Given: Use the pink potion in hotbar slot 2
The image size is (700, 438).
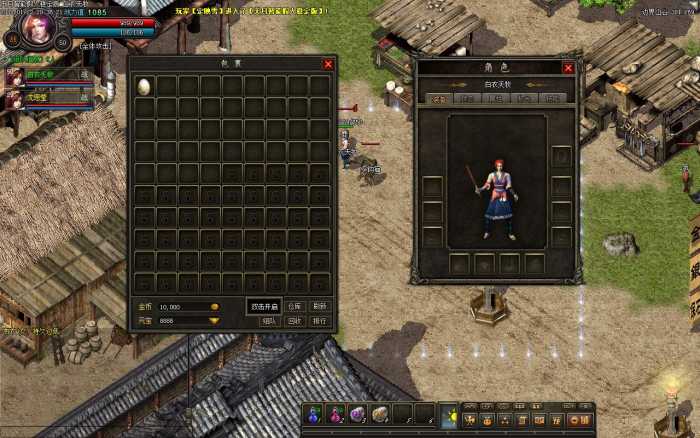Looking at the screenshot, I should (x=335, y=414).
